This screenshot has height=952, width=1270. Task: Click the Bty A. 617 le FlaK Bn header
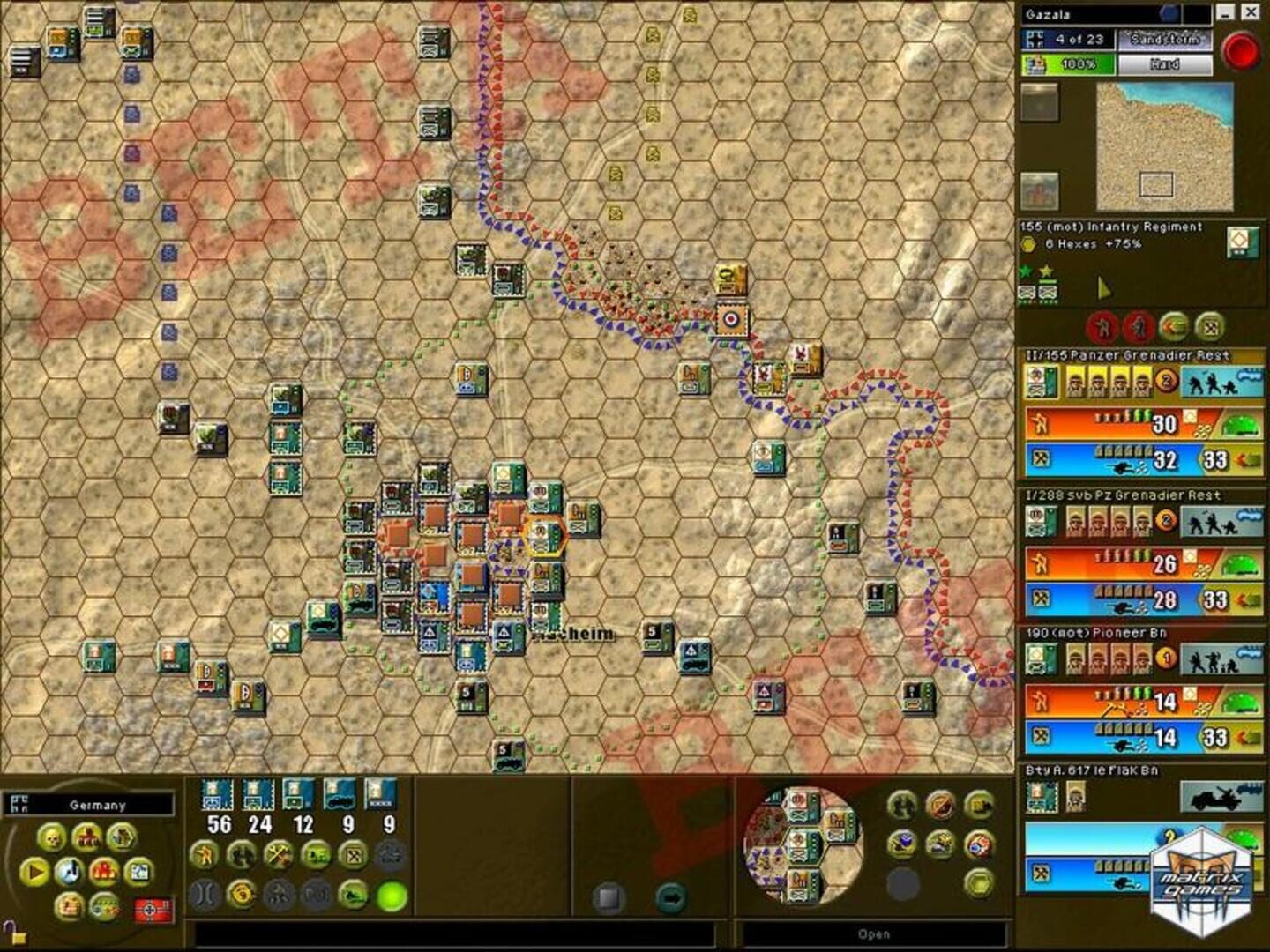[x=1138, y=770]
